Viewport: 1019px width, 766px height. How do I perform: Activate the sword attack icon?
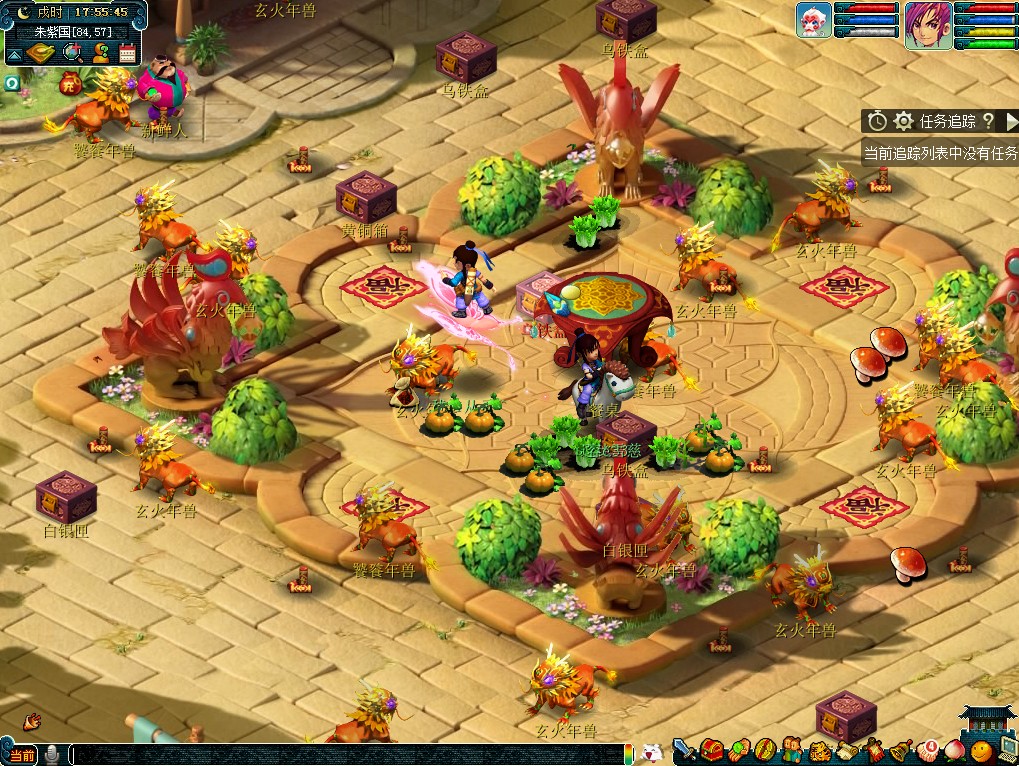[x=685, y=749]
